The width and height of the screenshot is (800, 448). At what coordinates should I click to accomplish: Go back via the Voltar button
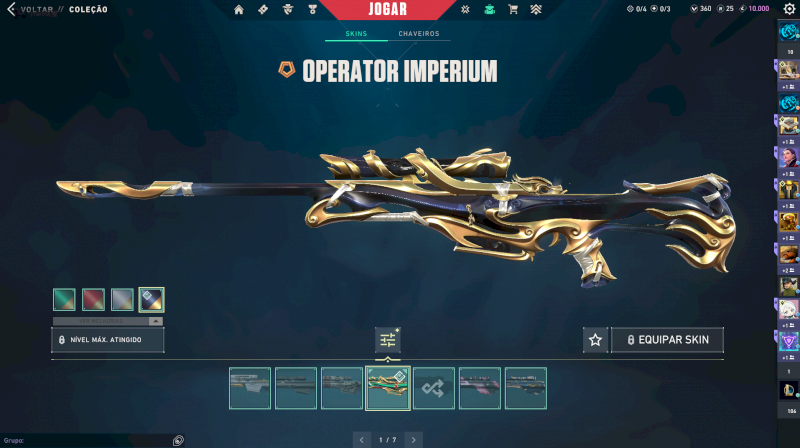coord(30,9)
